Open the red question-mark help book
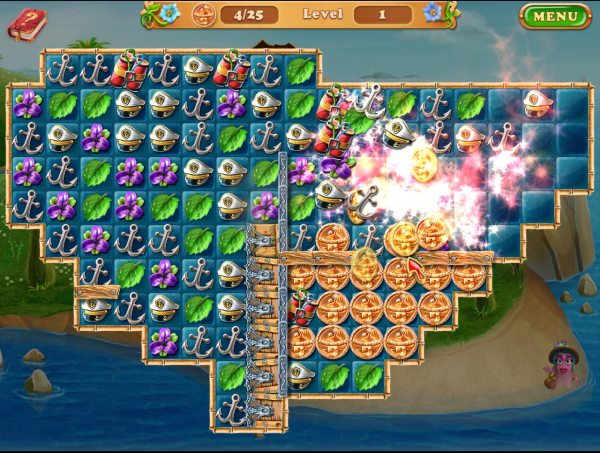Viewport: 600px width, 453px height. click(x=26, y=23)
